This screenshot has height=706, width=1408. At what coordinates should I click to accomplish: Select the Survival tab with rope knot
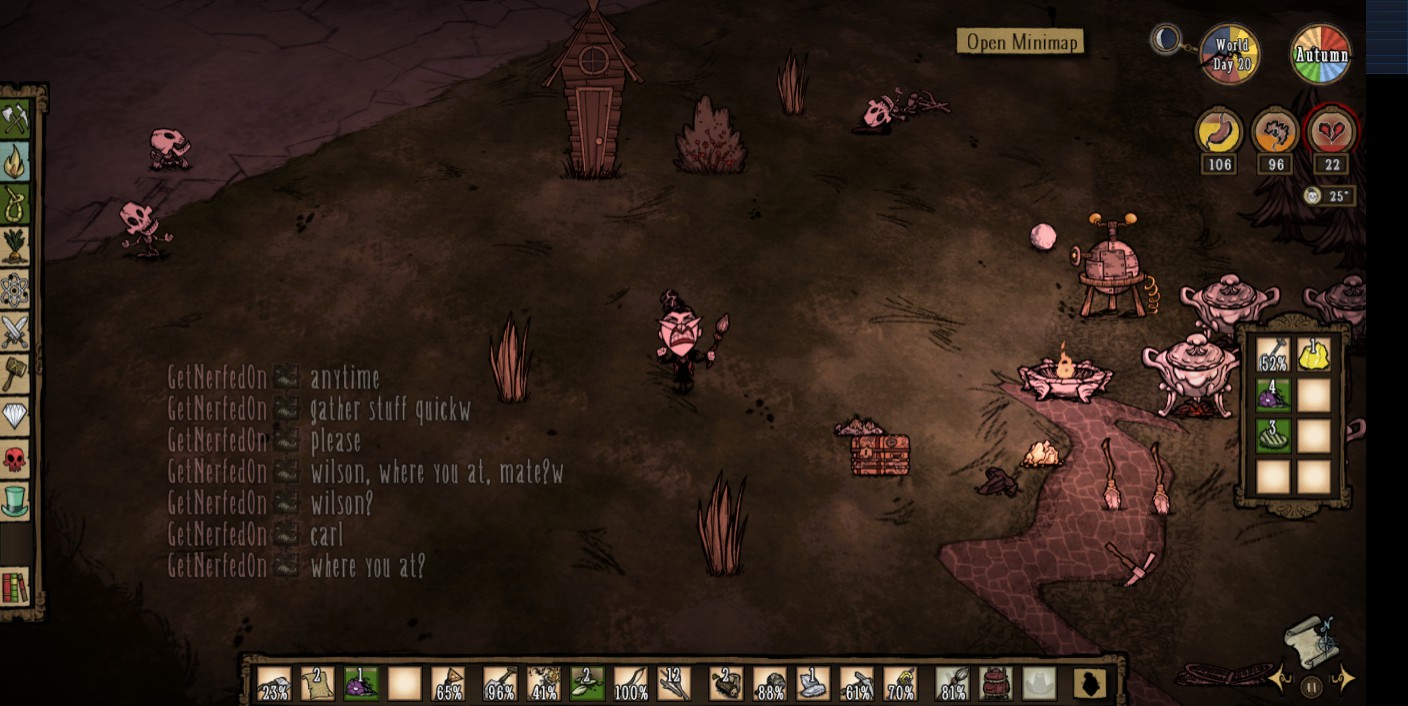[x=15, y=204]
